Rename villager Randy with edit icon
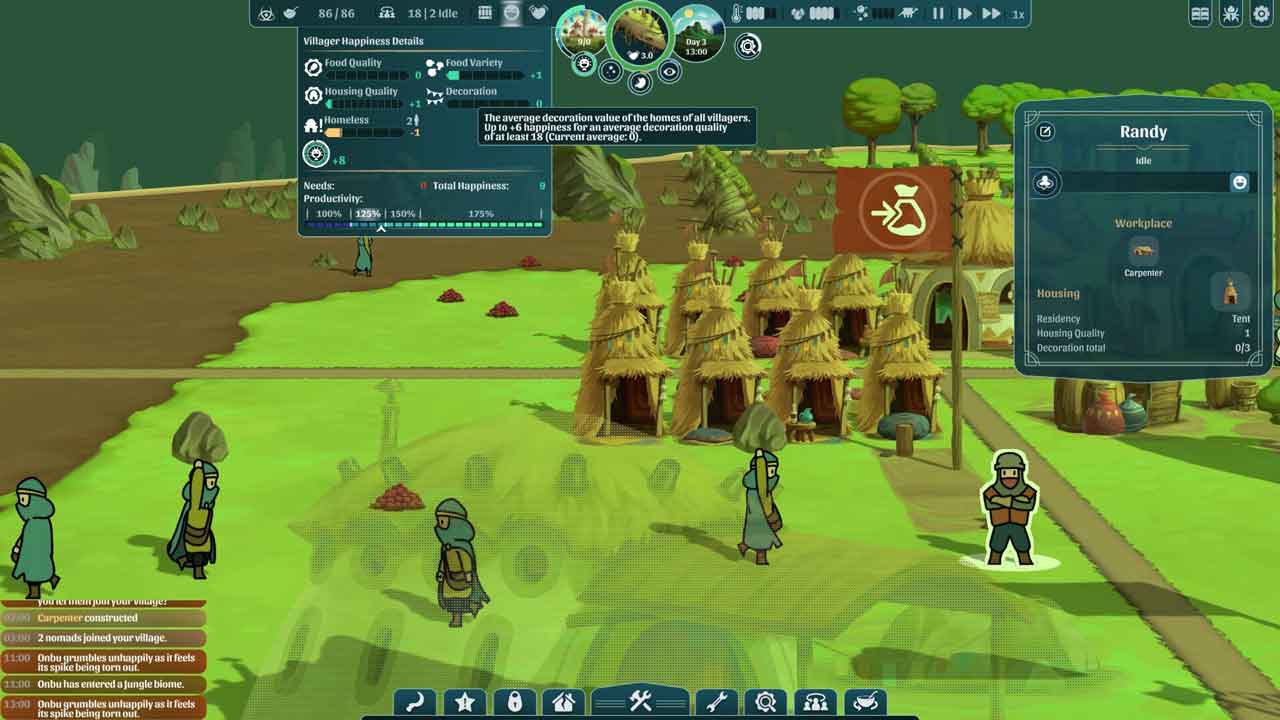 pos(1045,132)
